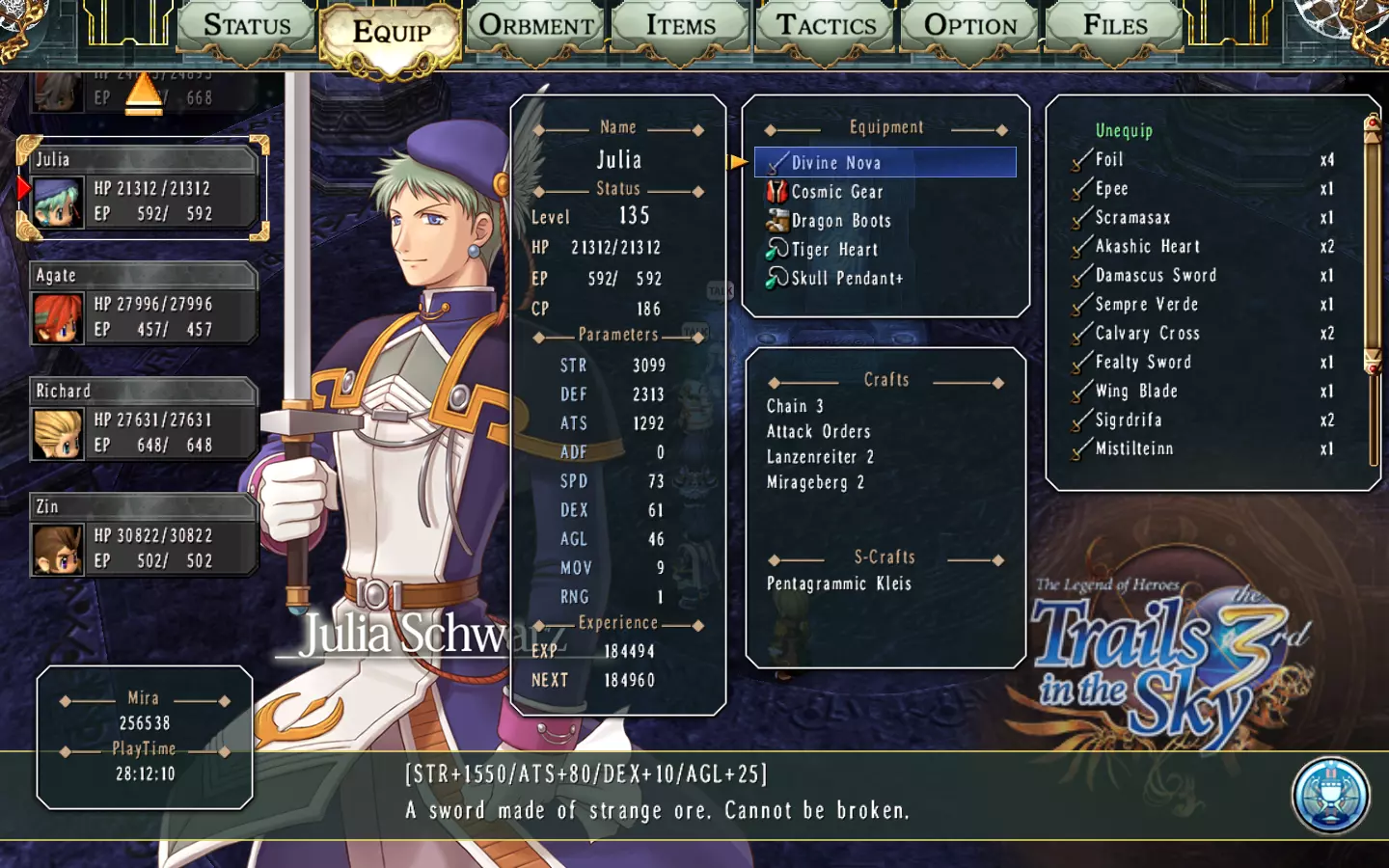The width and height of the screenshot is (1389, 868).
Task: Select the Tactics tab
Action: [827, 27]
